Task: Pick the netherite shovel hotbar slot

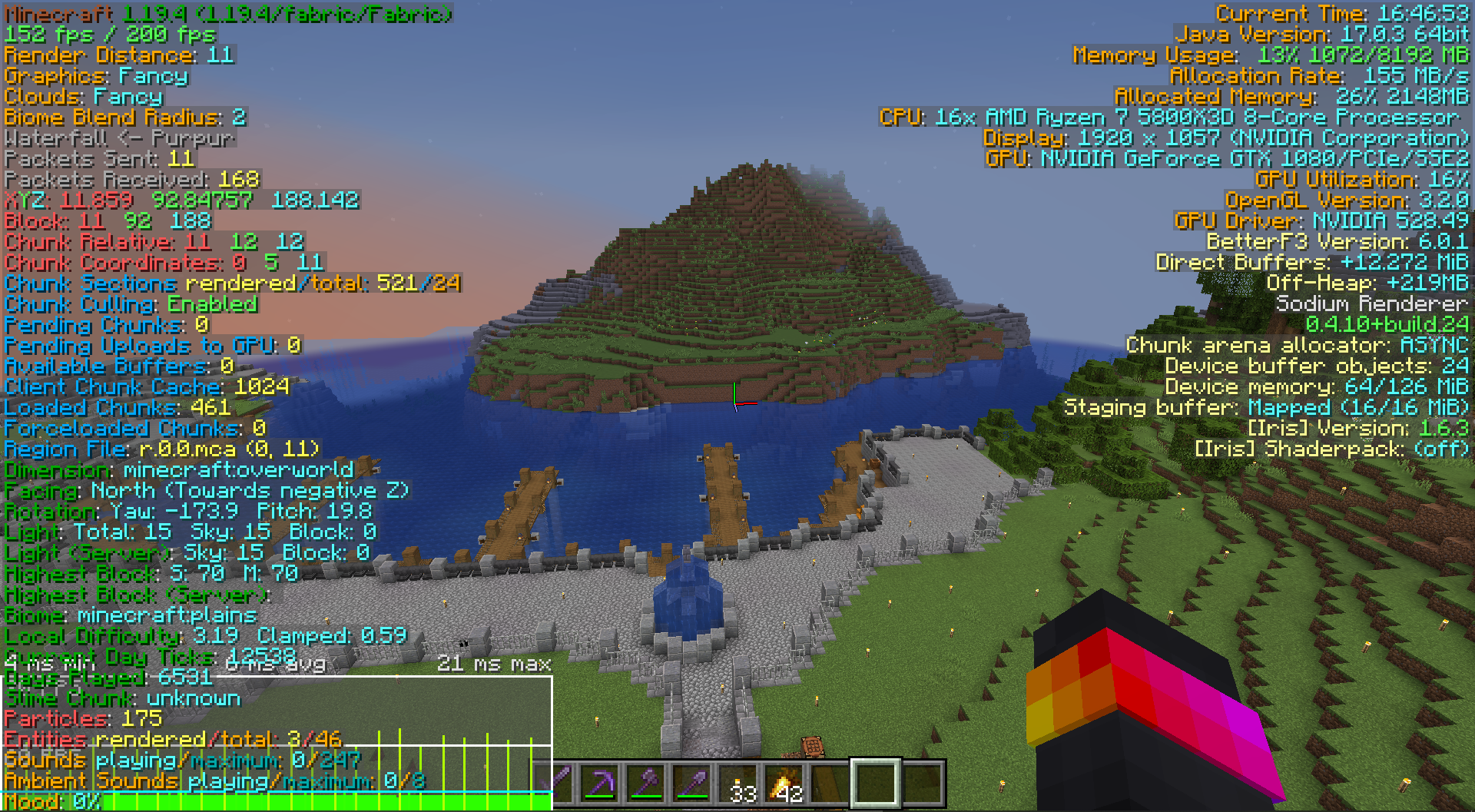Action: coord(692,783)
